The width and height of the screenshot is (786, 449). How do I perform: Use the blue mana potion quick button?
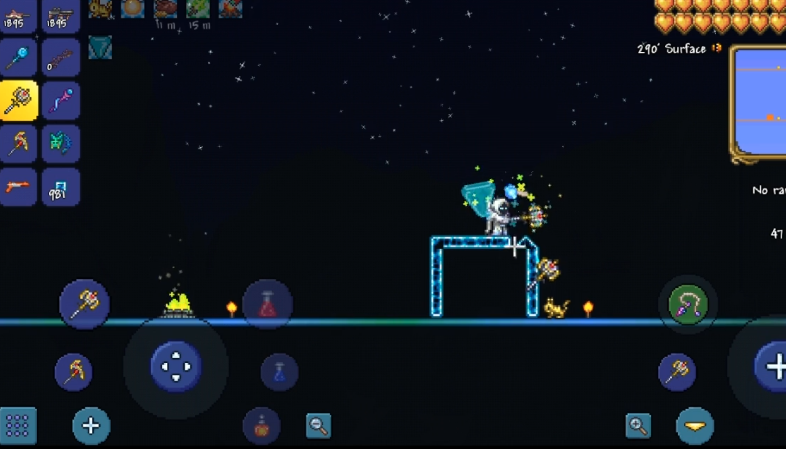point(279,372)
